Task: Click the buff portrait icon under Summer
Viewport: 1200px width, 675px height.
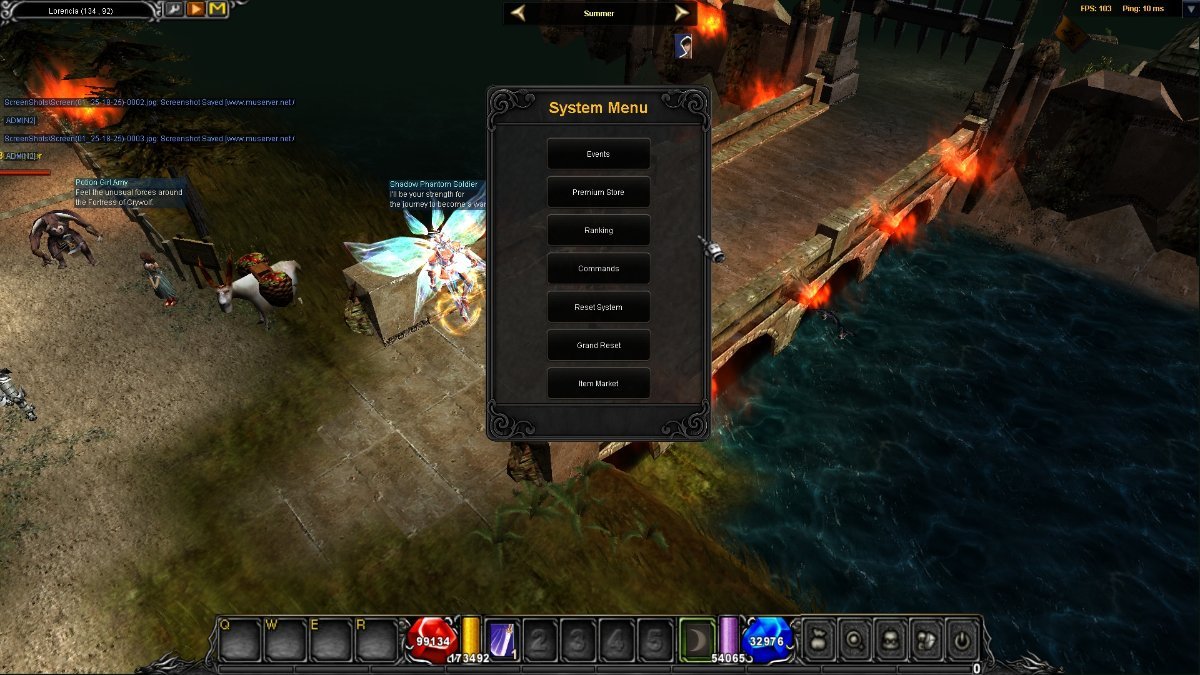Action: pyautogui.click(x=683, y=45)
